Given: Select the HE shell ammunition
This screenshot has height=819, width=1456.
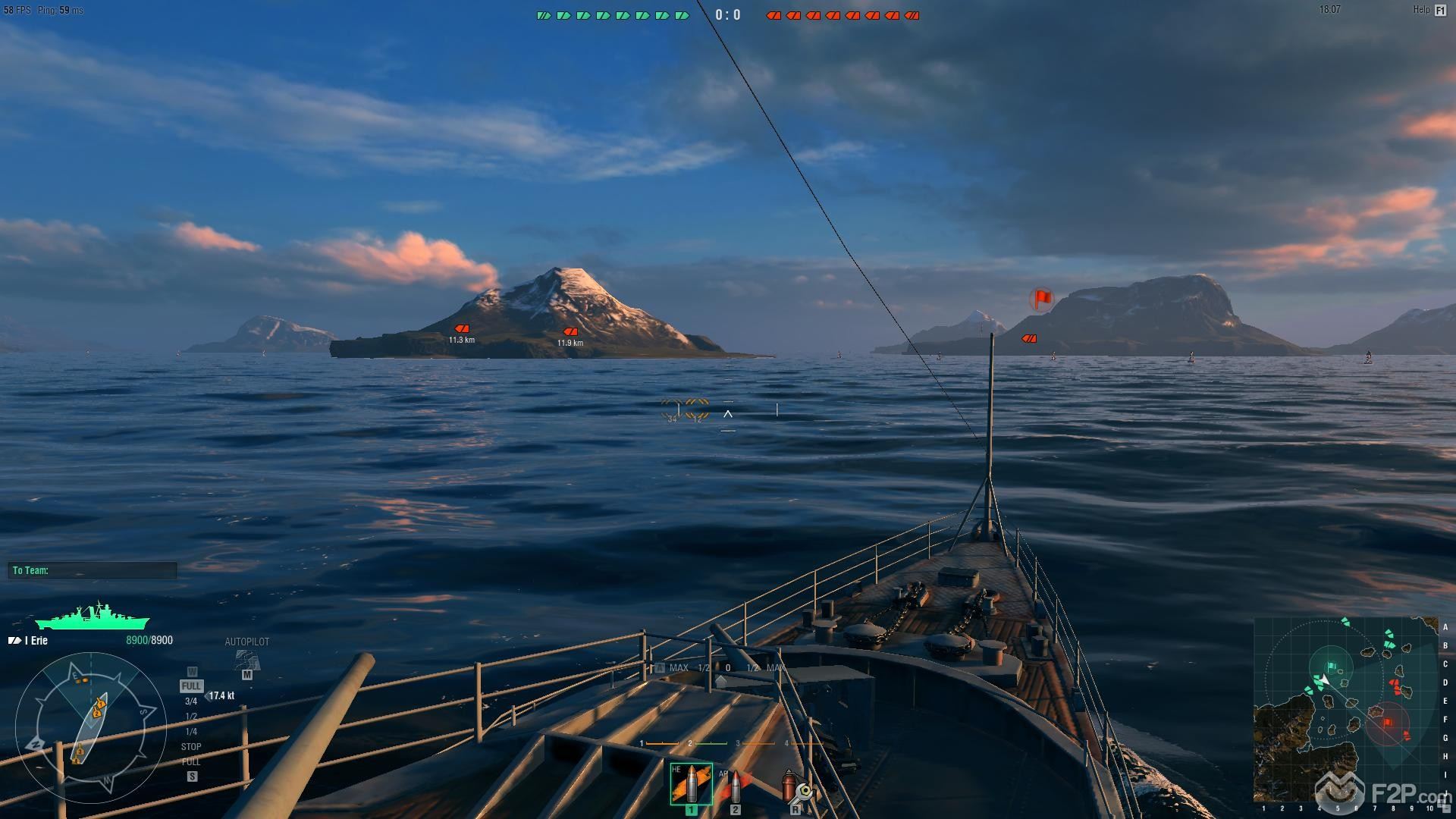Looking at the screenshot, I should (x=691, y=784).
